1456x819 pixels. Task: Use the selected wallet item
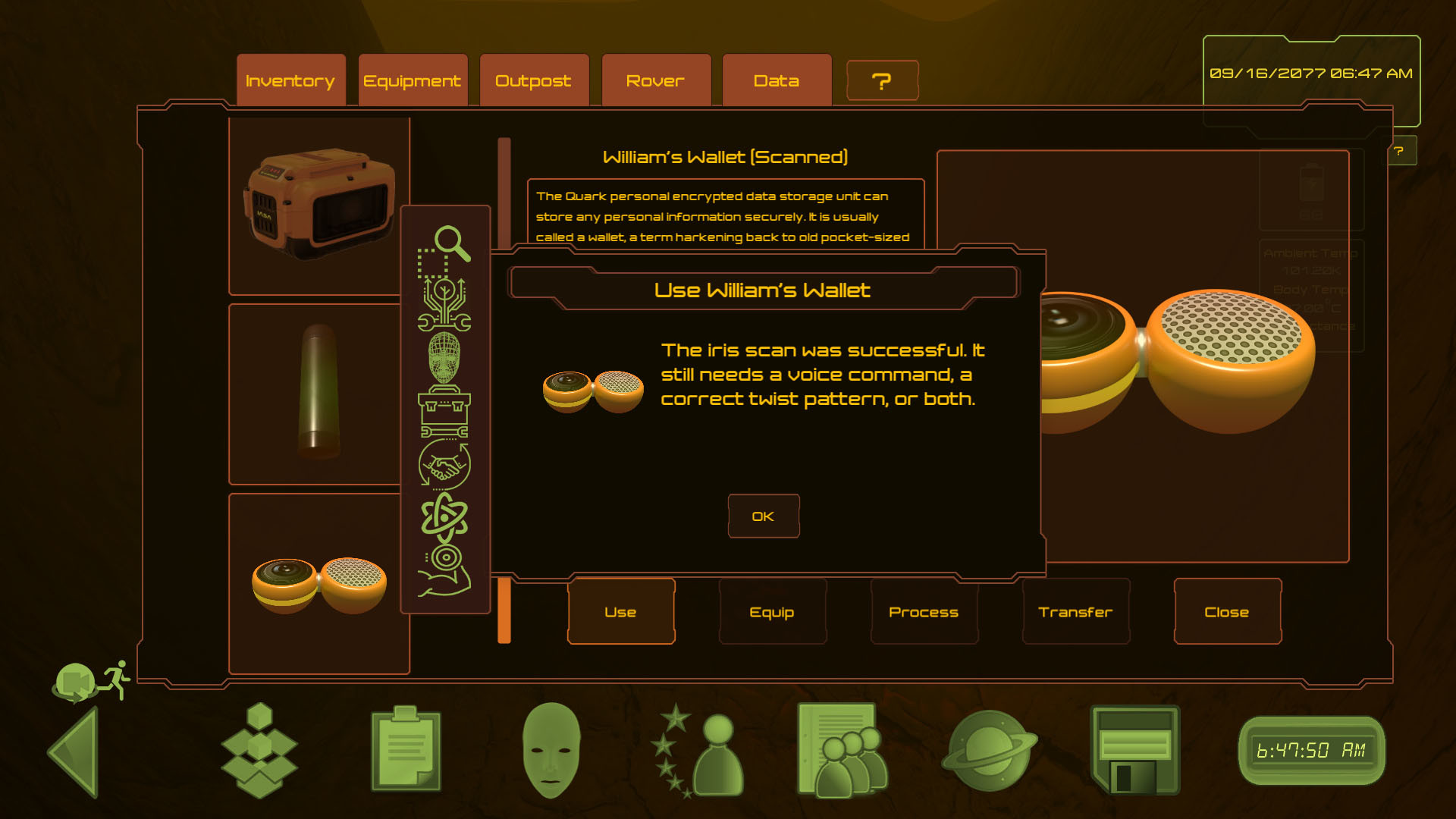620,611
